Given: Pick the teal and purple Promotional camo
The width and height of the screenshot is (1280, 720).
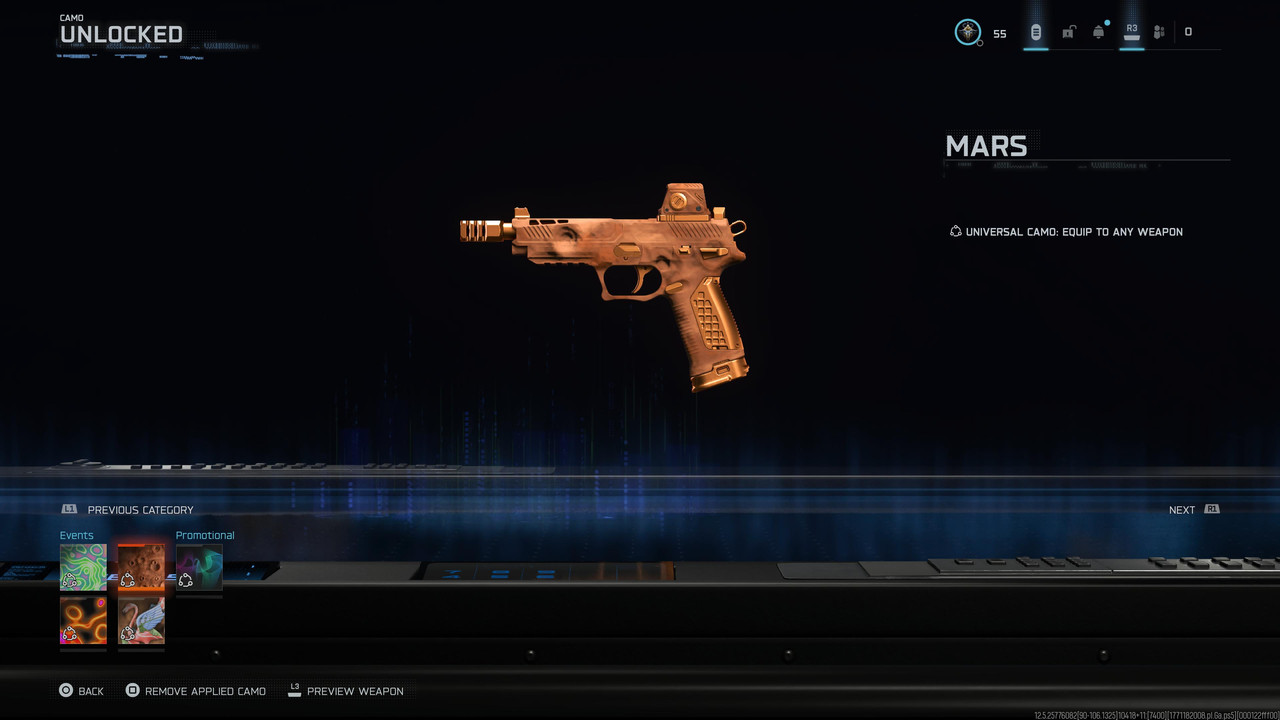Looking at the screenshot, I should point(199,567).
